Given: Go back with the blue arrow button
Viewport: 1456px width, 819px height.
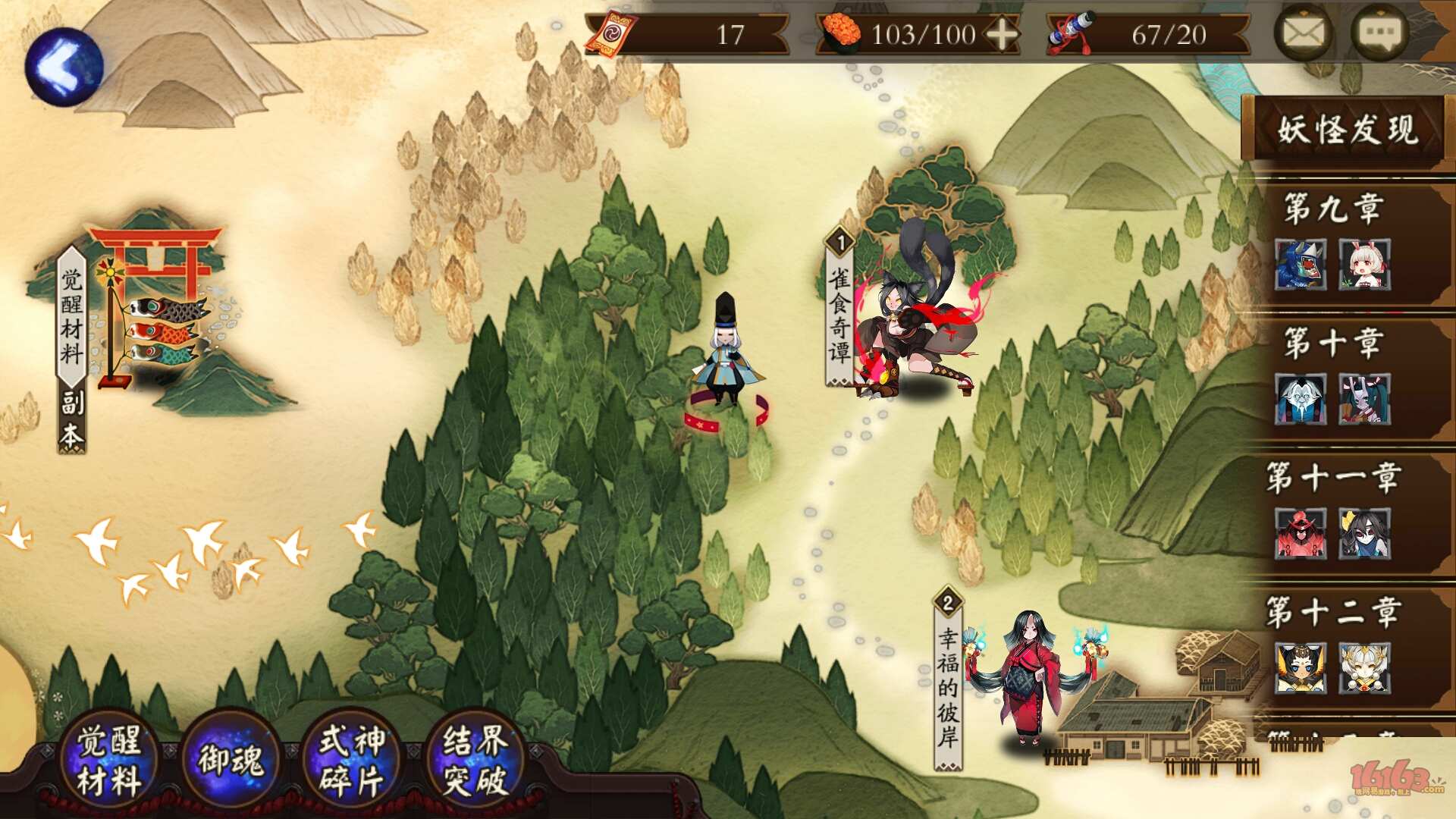Looking at the screenshot, I should 64,67.
